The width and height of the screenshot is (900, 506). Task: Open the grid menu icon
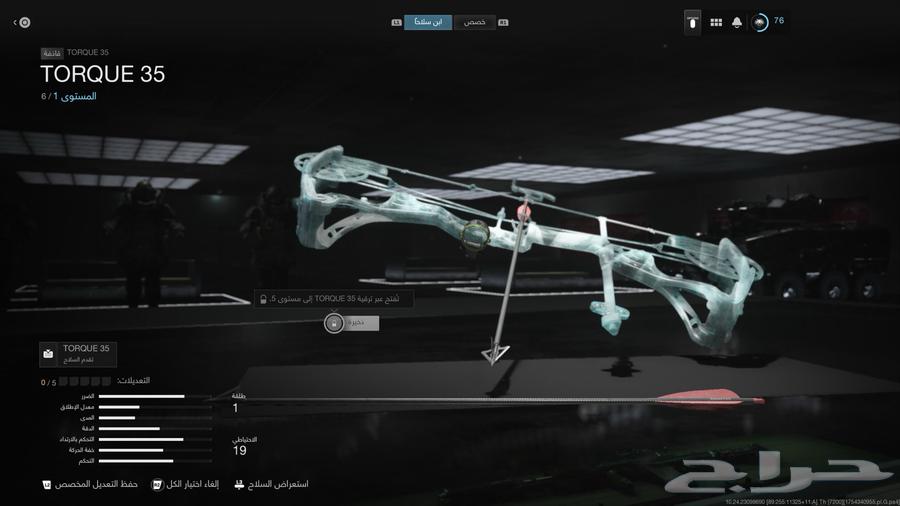click(x=716, y=22)
